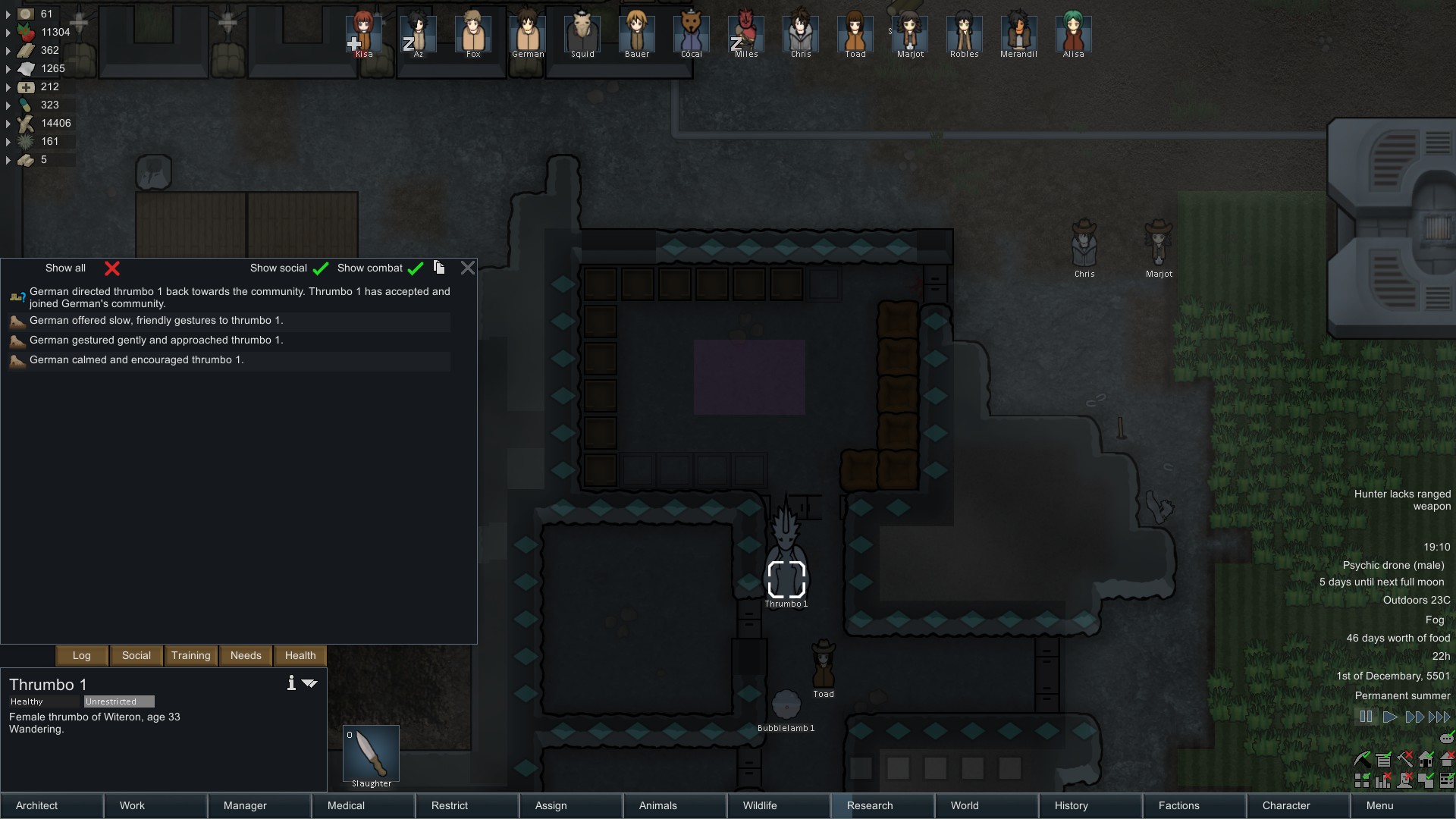Toggle the learning helper speech bubble icon
This screenshot has width=1456, height=819.
coord(1445,739)
